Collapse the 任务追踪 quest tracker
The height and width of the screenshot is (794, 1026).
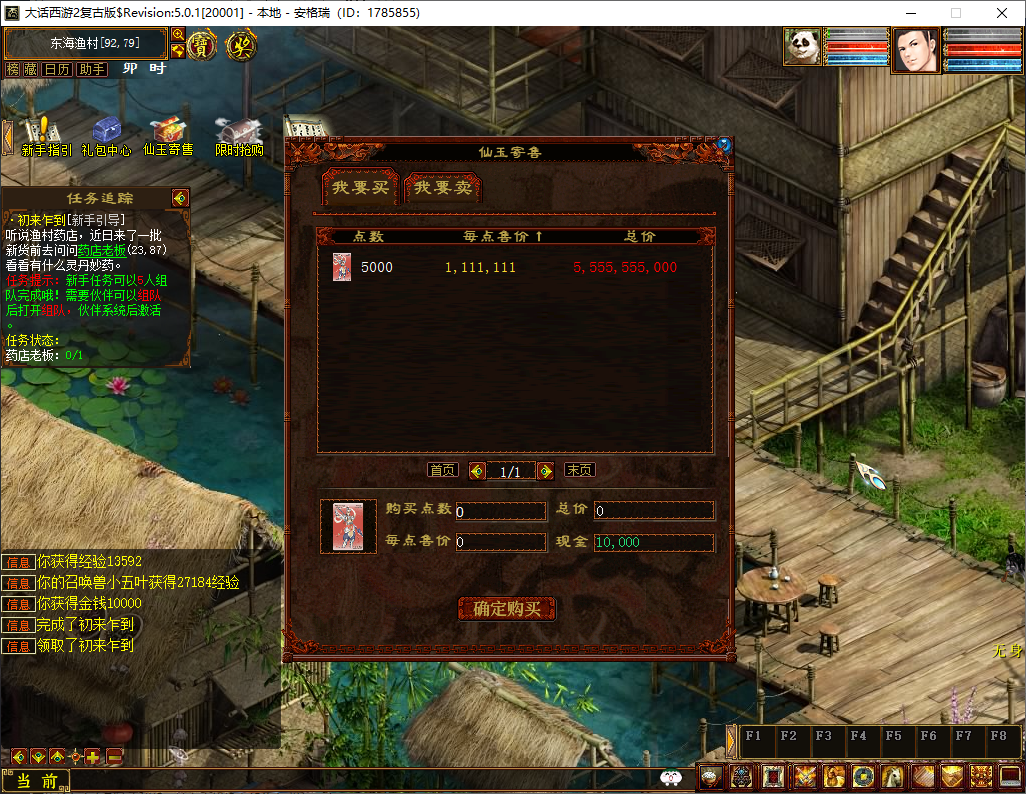[180, 198]
